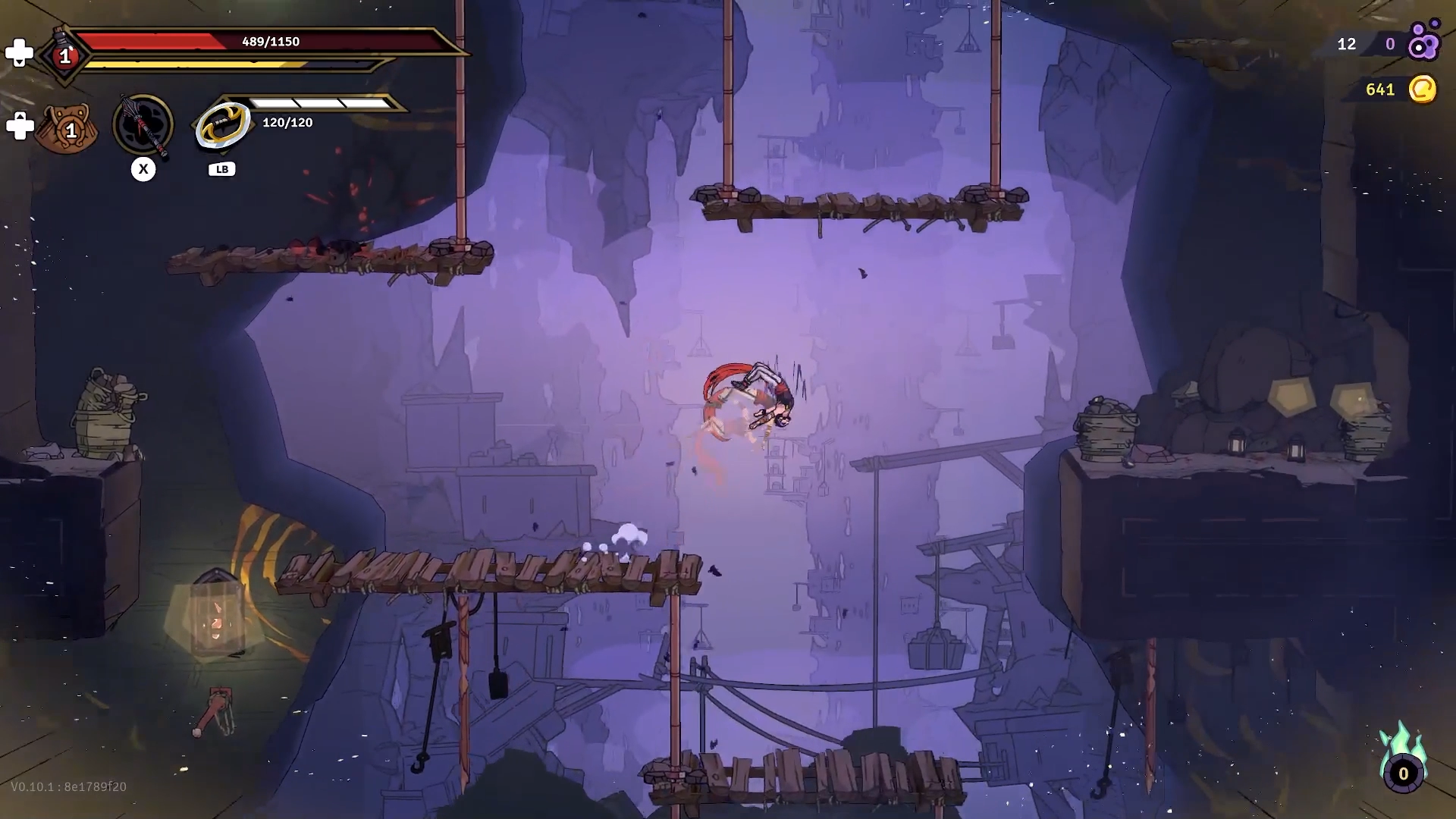Viewport: 1456px width, 819px height.
Task: Select the coin total reading 641
Action: click(x=1379, y=89)
